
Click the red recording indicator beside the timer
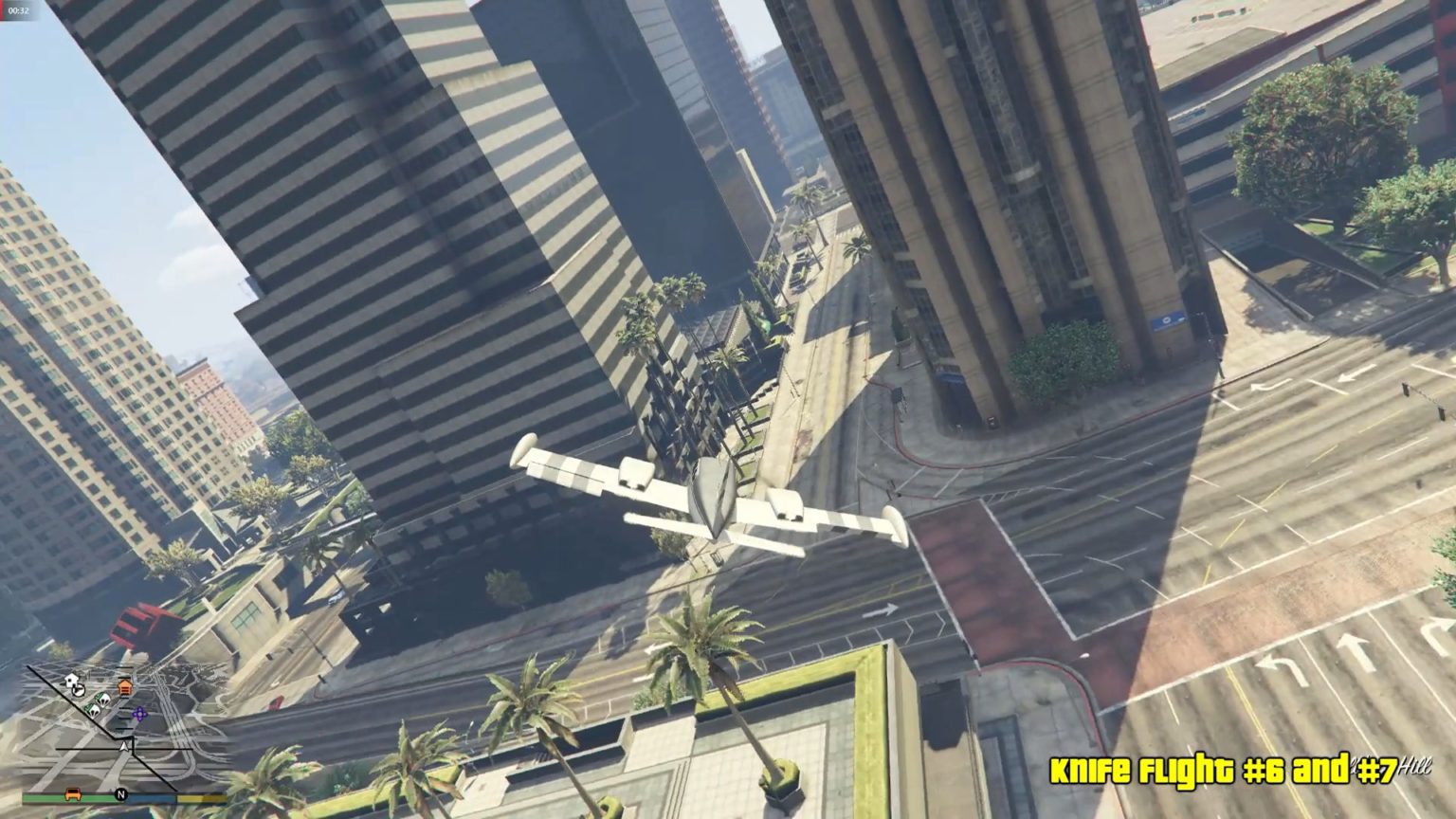click(3, 11)
